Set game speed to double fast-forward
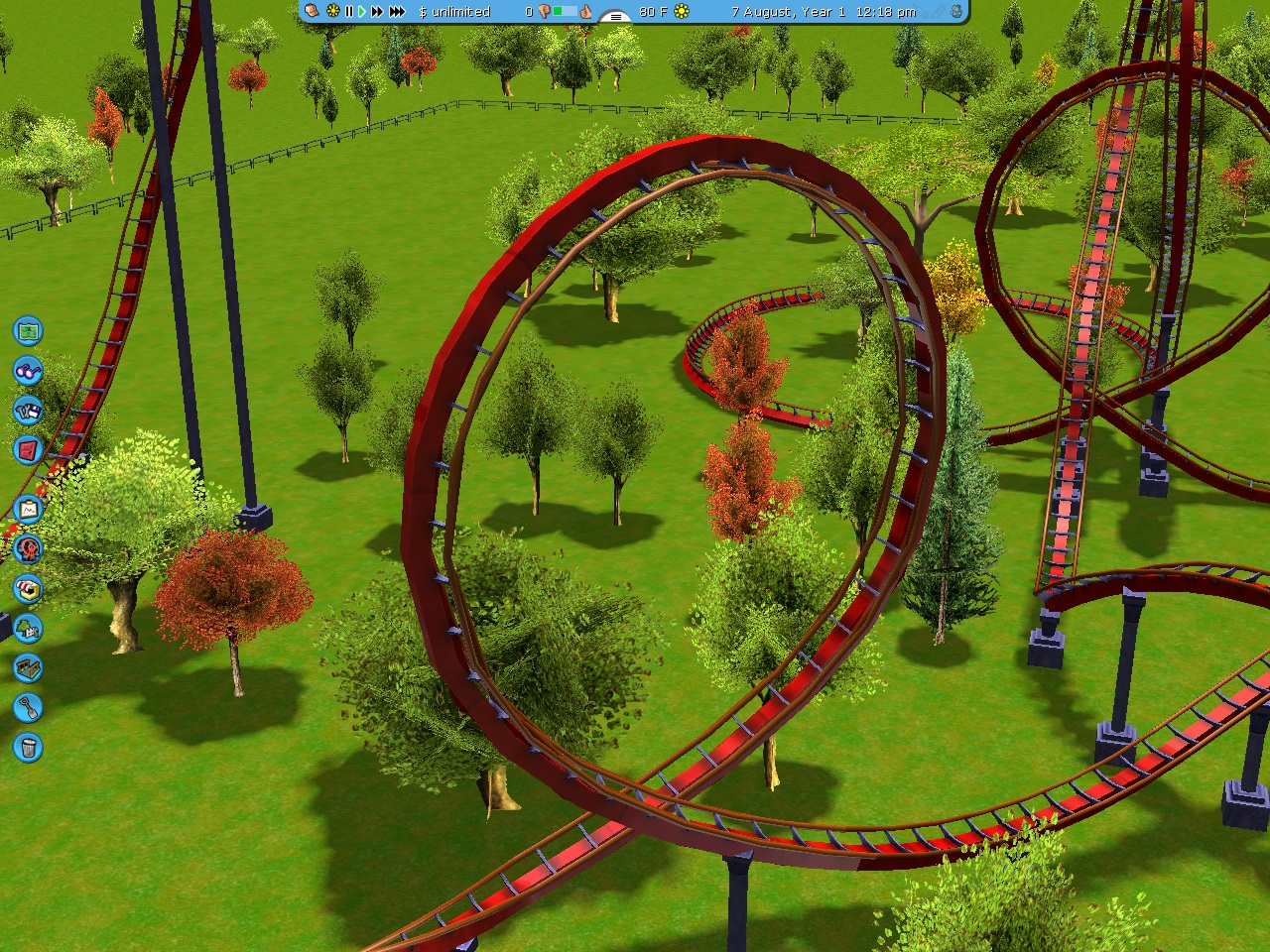The height and width of the screenshot is (952, 1270). (377, 12)
